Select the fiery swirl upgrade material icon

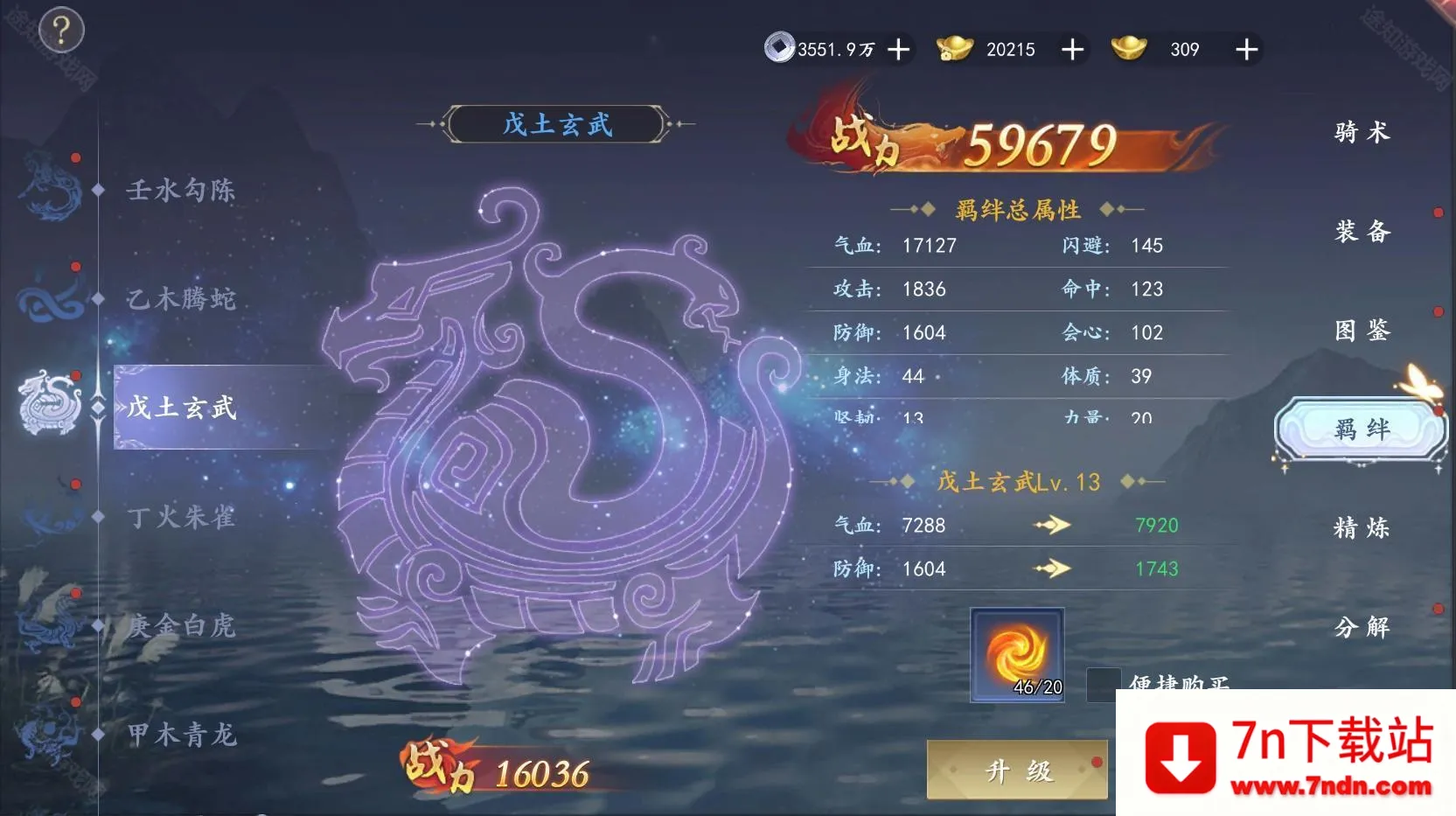point(1017,654)
